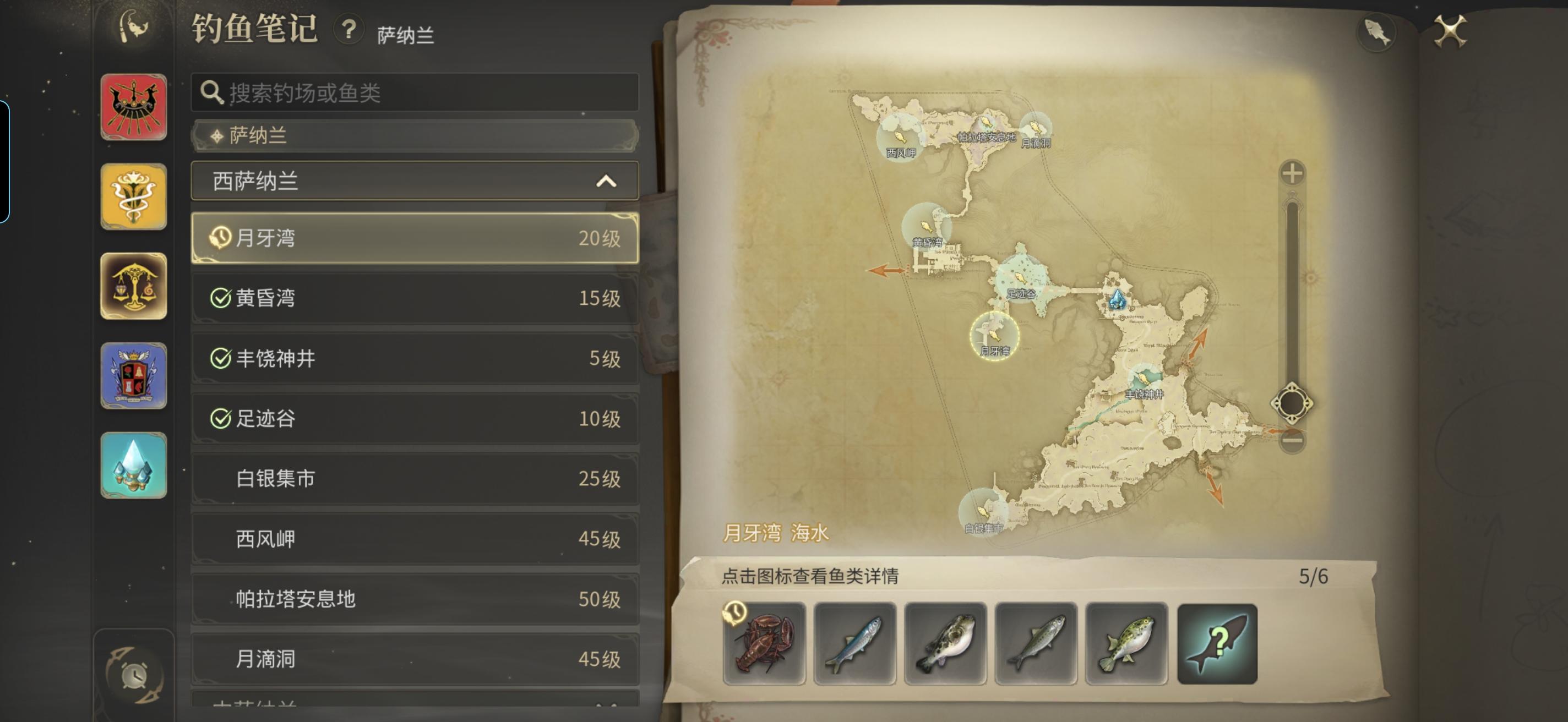Toggle the clock indicator next to 月牙湾
The image size is (1568, 722).
221,238
